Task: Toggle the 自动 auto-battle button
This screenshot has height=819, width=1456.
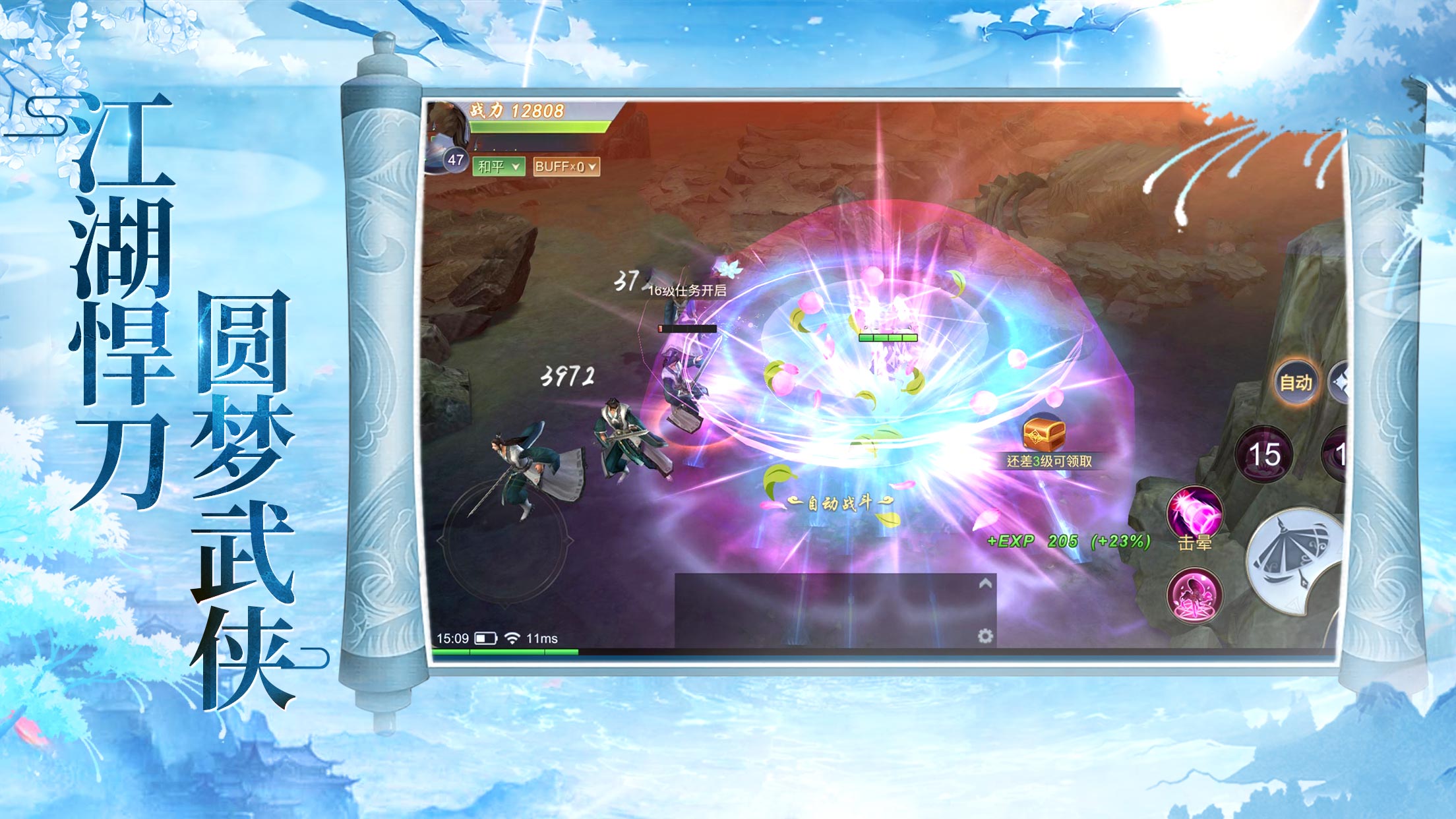Action: (1296, 382)
